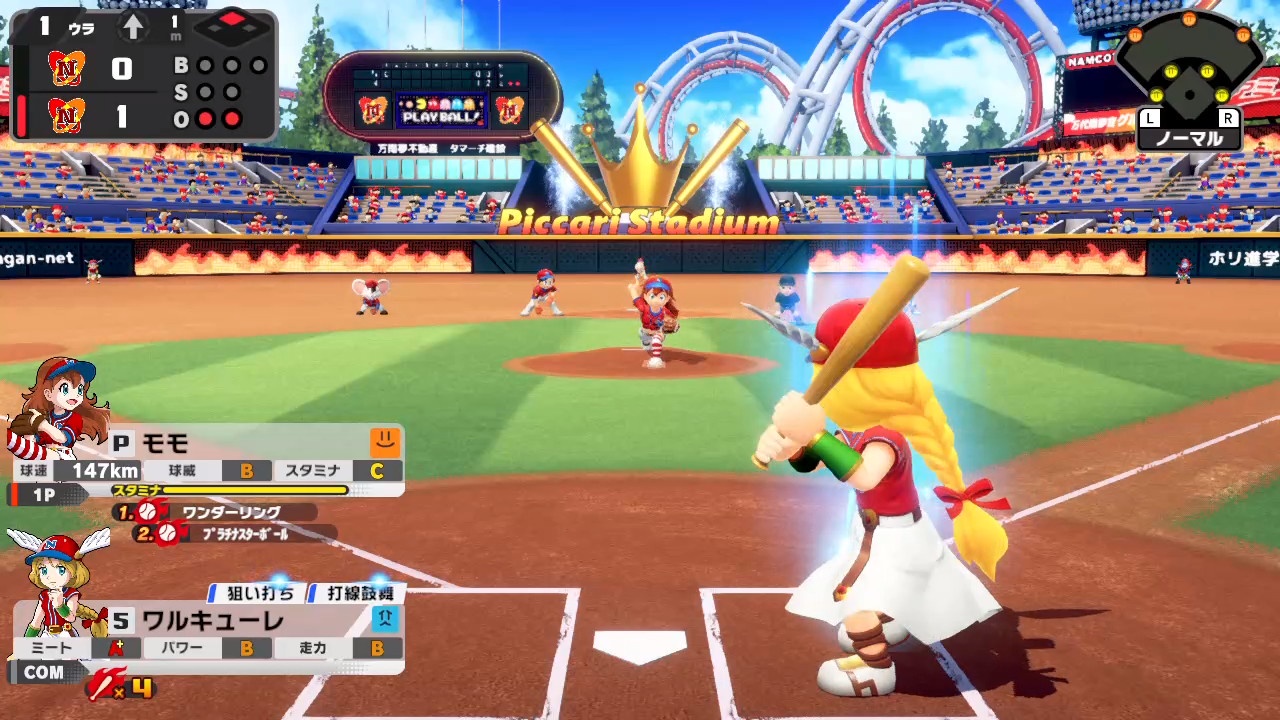Select the ノーマル fielding shift label
The height and width of the screenshot is (720, 1280).
pyautogui.click(x=1189, y=139)
